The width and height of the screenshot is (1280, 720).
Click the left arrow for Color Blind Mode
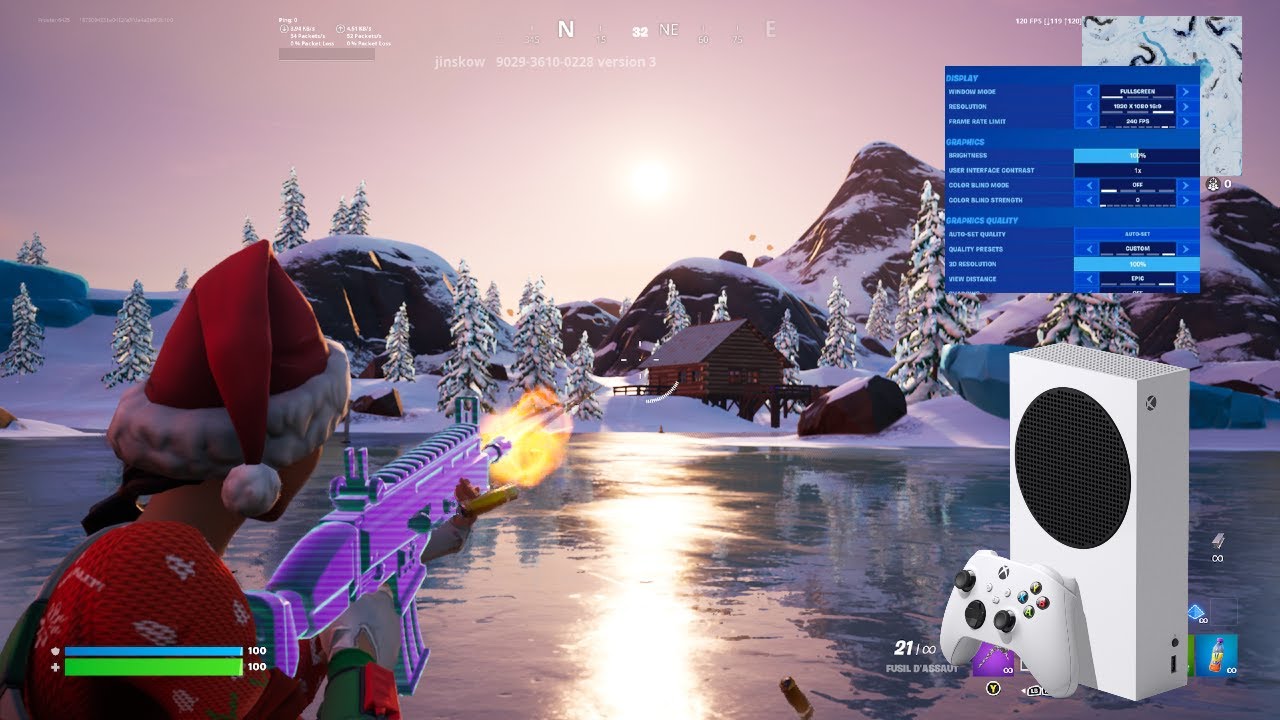click(x=1087, y=185)
